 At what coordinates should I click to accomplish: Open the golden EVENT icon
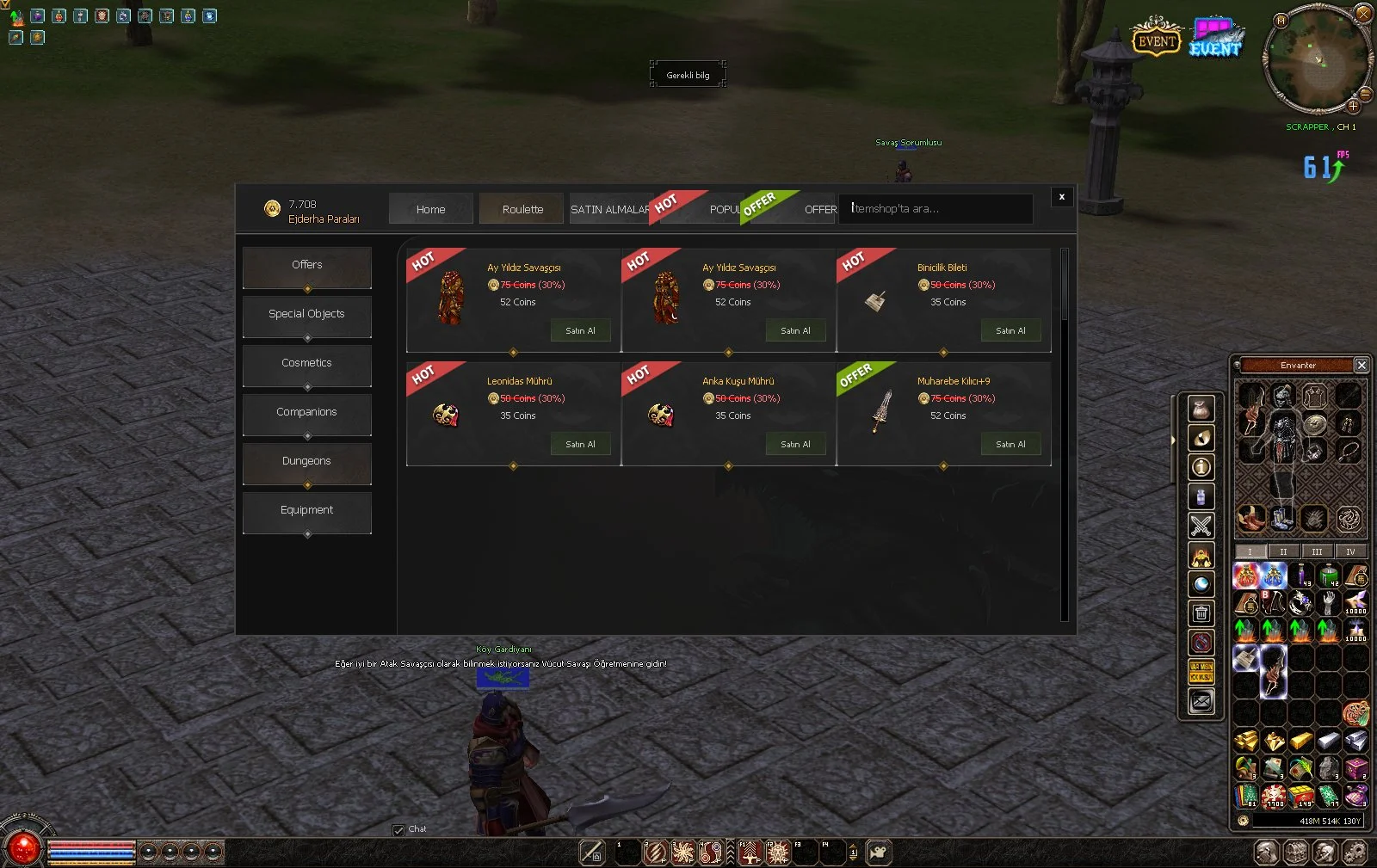click(1156, 40)
